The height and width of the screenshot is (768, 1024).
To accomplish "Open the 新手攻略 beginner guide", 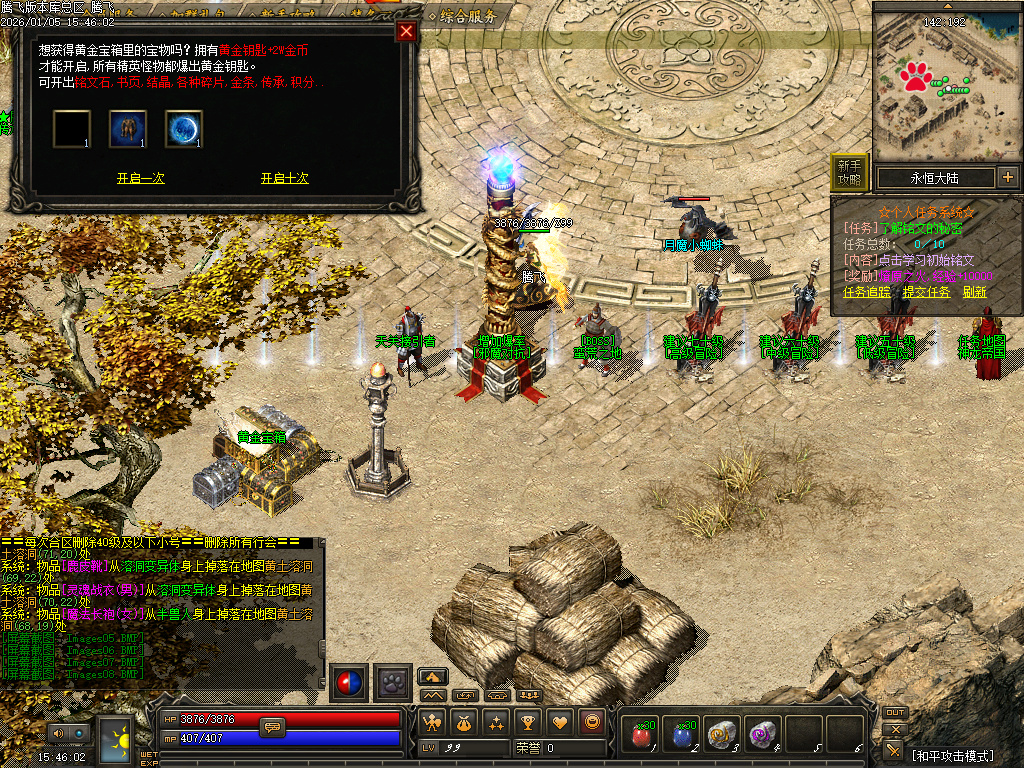I will pos(849,173).
